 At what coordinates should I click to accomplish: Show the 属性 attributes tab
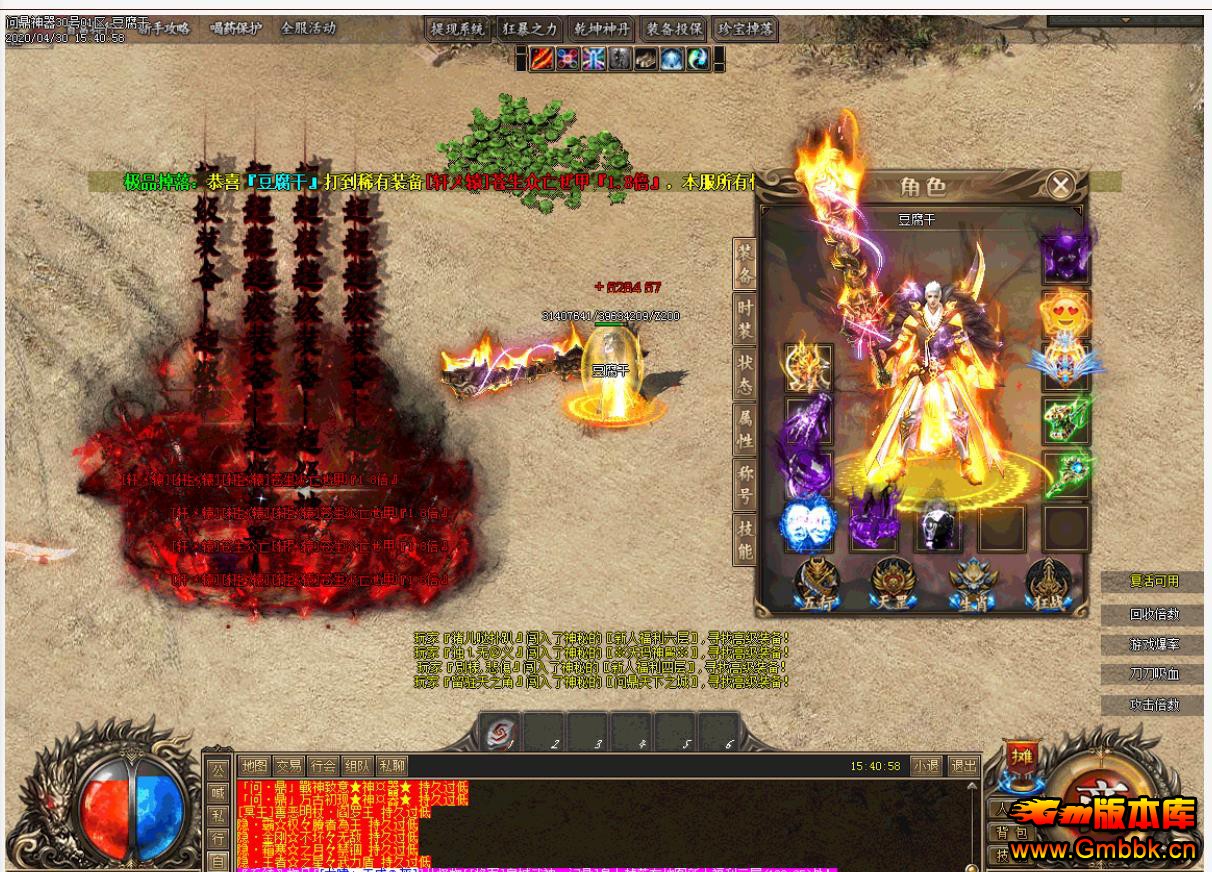coord(745,429)
